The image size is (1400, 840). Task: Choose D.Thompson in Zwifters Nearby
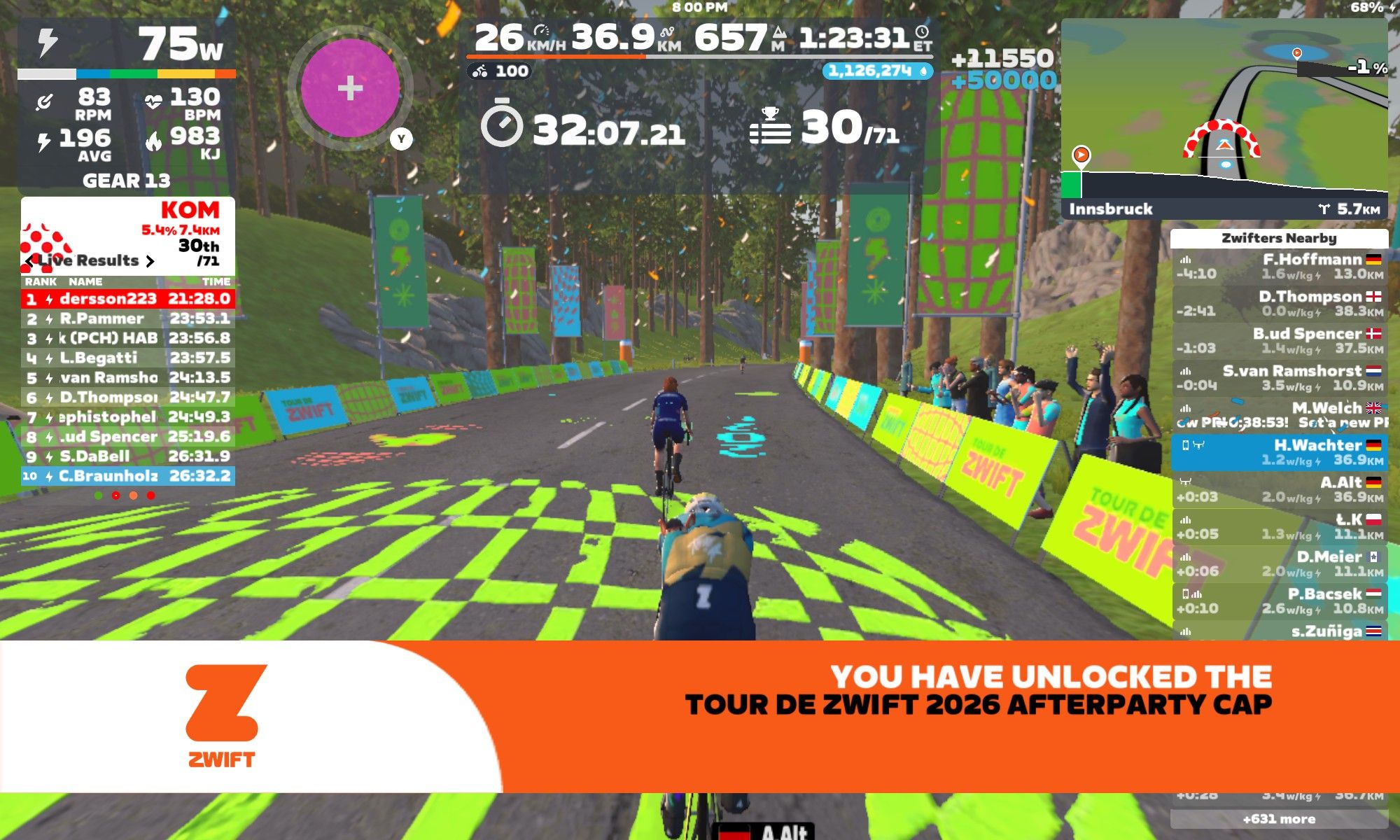(x=1279, y=304)
